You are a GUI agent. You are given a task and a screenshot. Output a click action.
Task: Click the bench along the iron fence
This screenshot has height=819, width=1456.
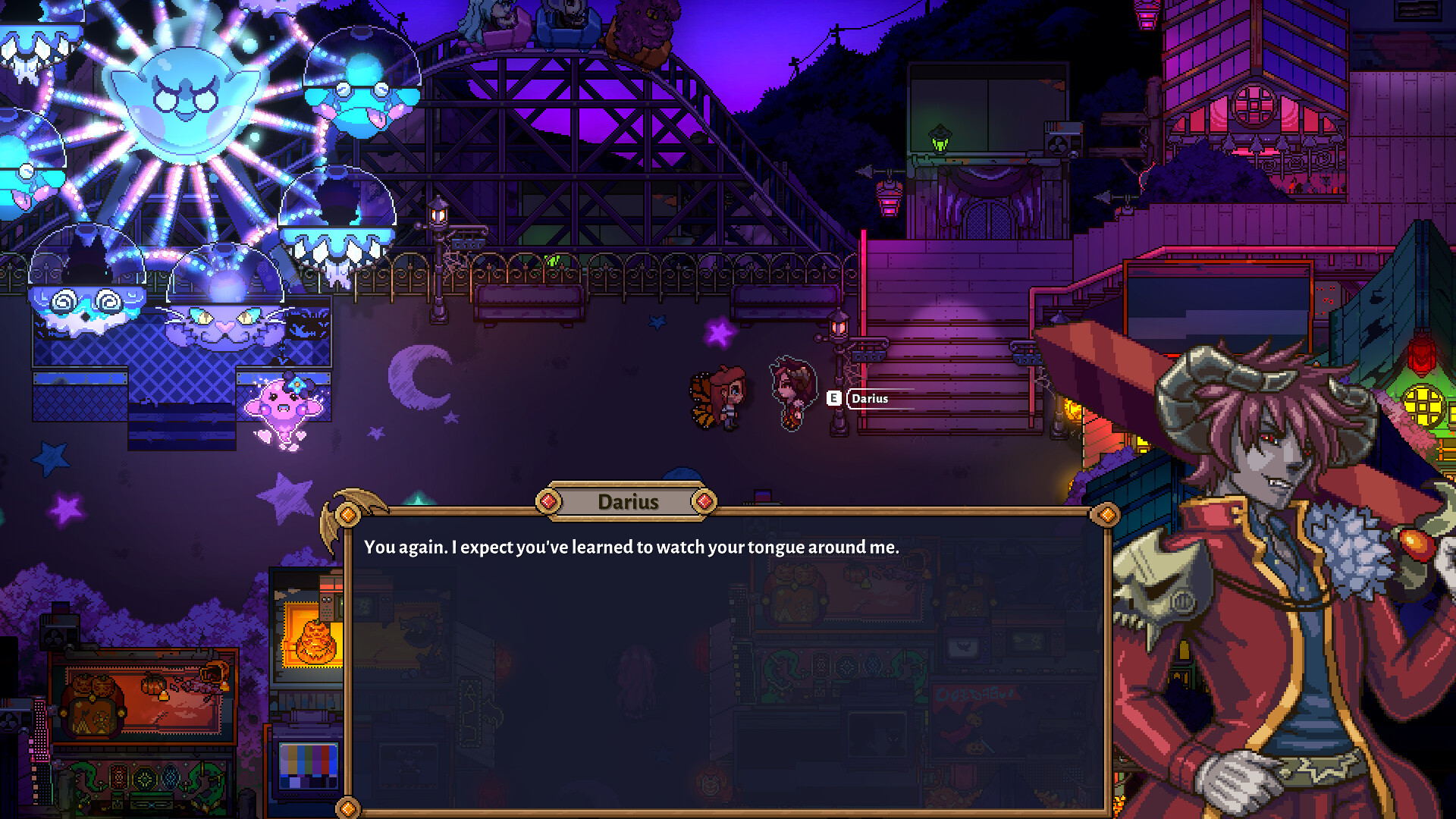click(531, 294)
